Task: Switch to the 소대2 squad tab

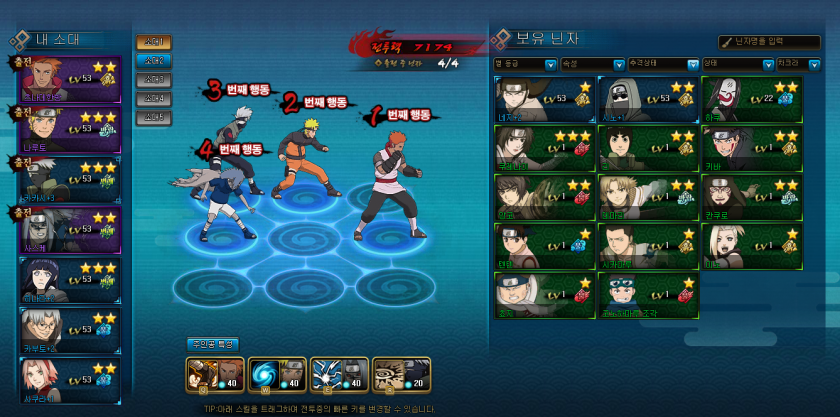Action: [x=153, y=61]
